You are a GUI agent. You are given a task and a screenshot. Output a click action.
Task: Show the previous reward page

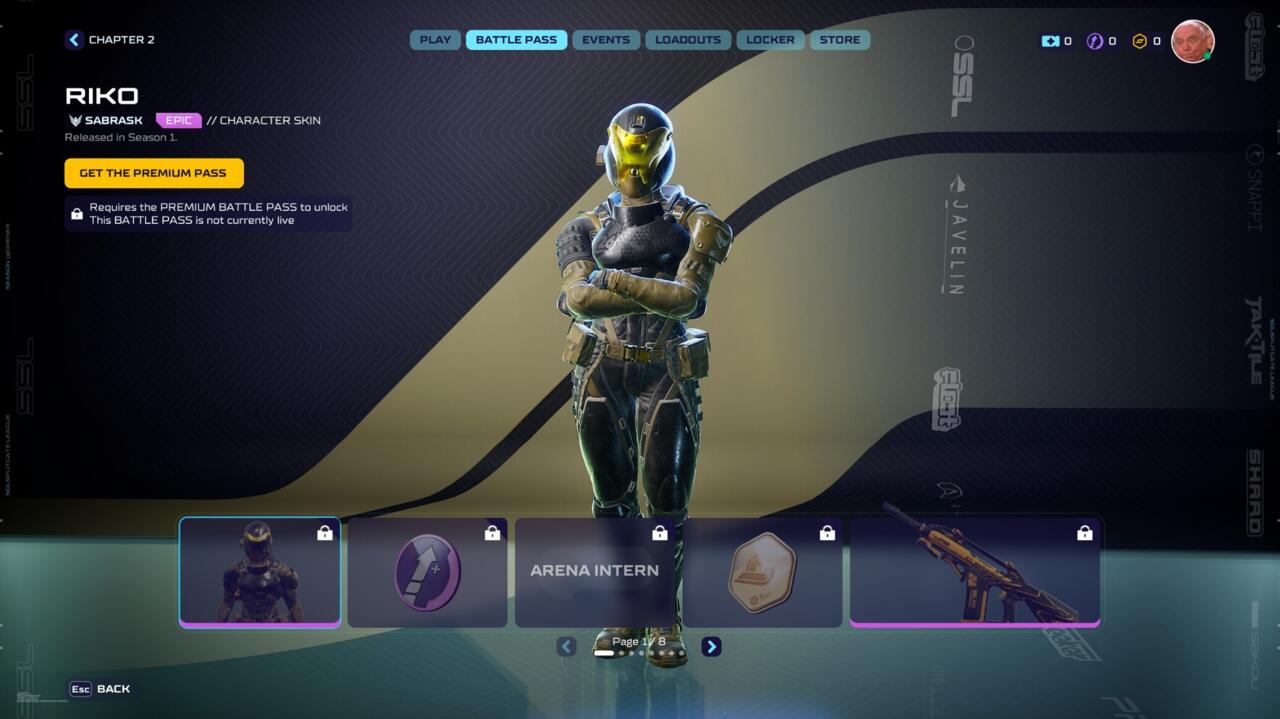tap(567, 647)
